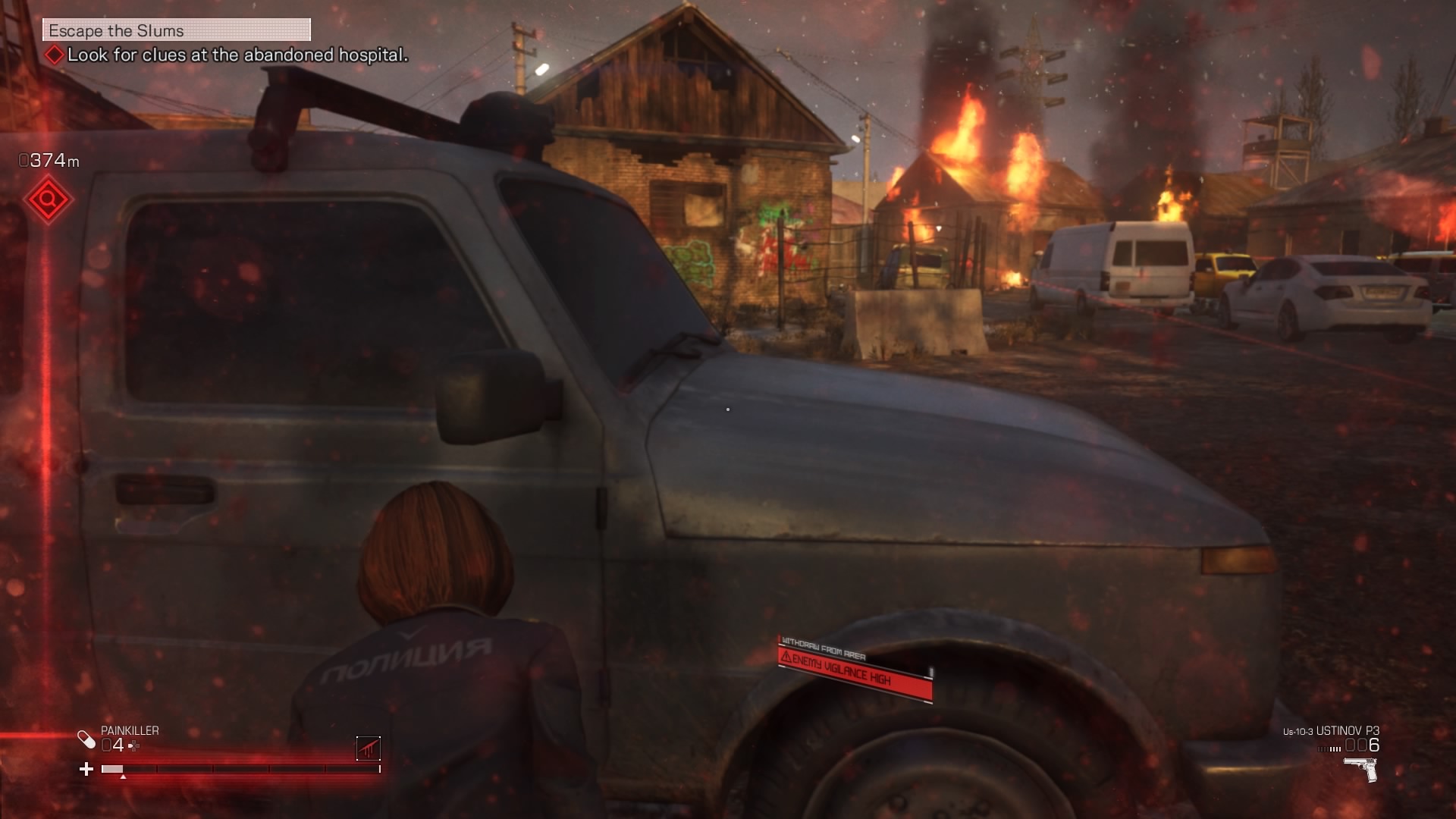Click the hospital clues objective text
This screenshot has width=1456, height=819.
pos(237,55)
